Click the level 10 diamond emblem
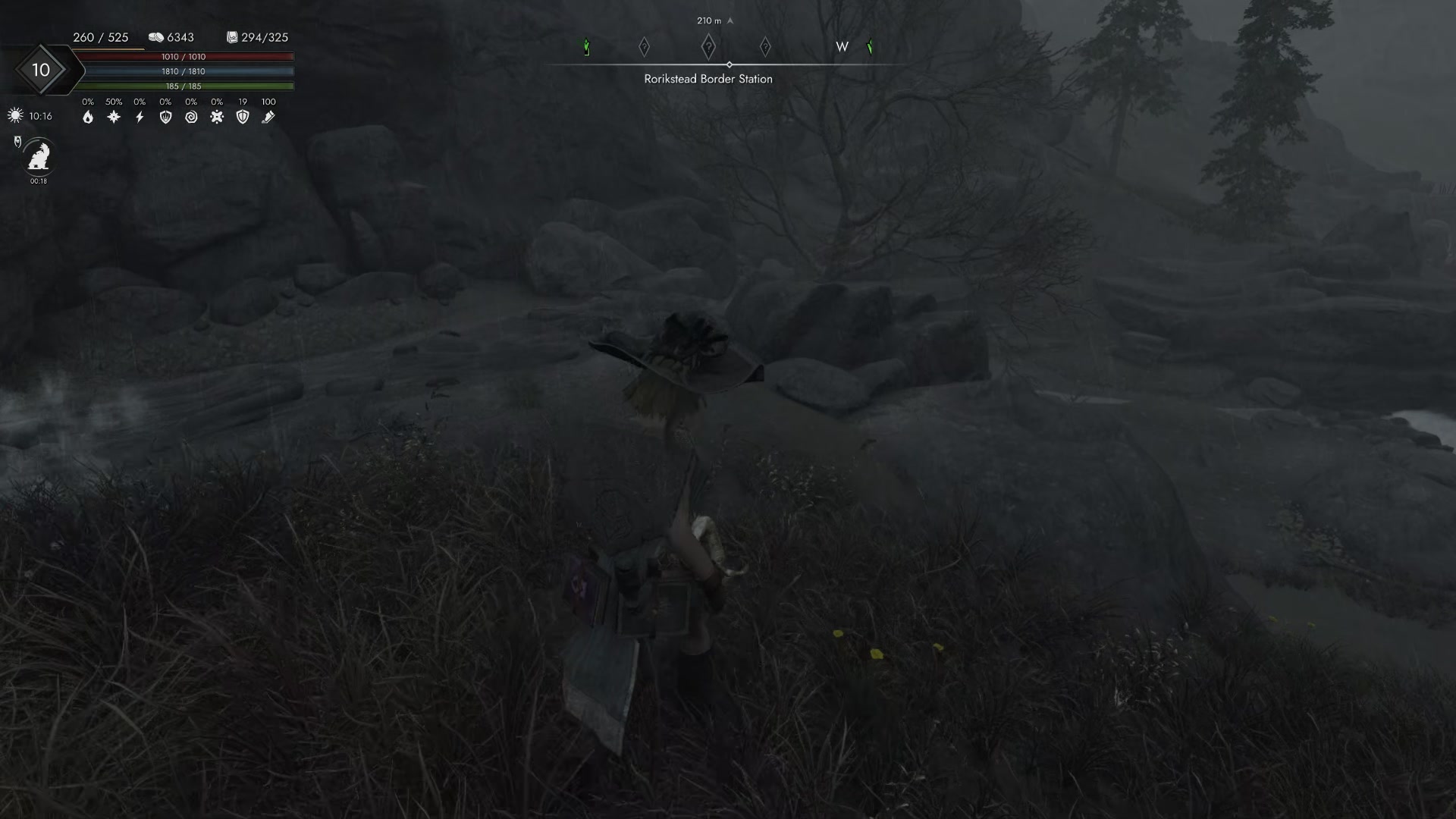This screenshot has width=1456, height=819. [x=42, y=69]
